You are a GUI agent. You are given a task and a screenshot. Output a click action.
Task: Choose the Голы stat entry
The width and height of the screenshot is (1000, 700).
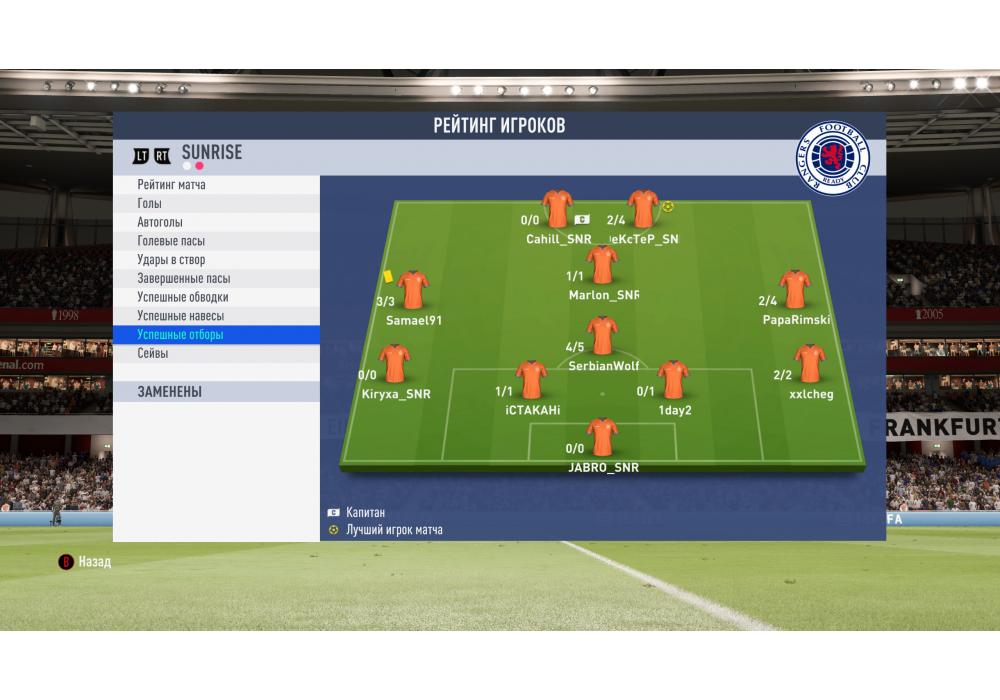point(150,204)
